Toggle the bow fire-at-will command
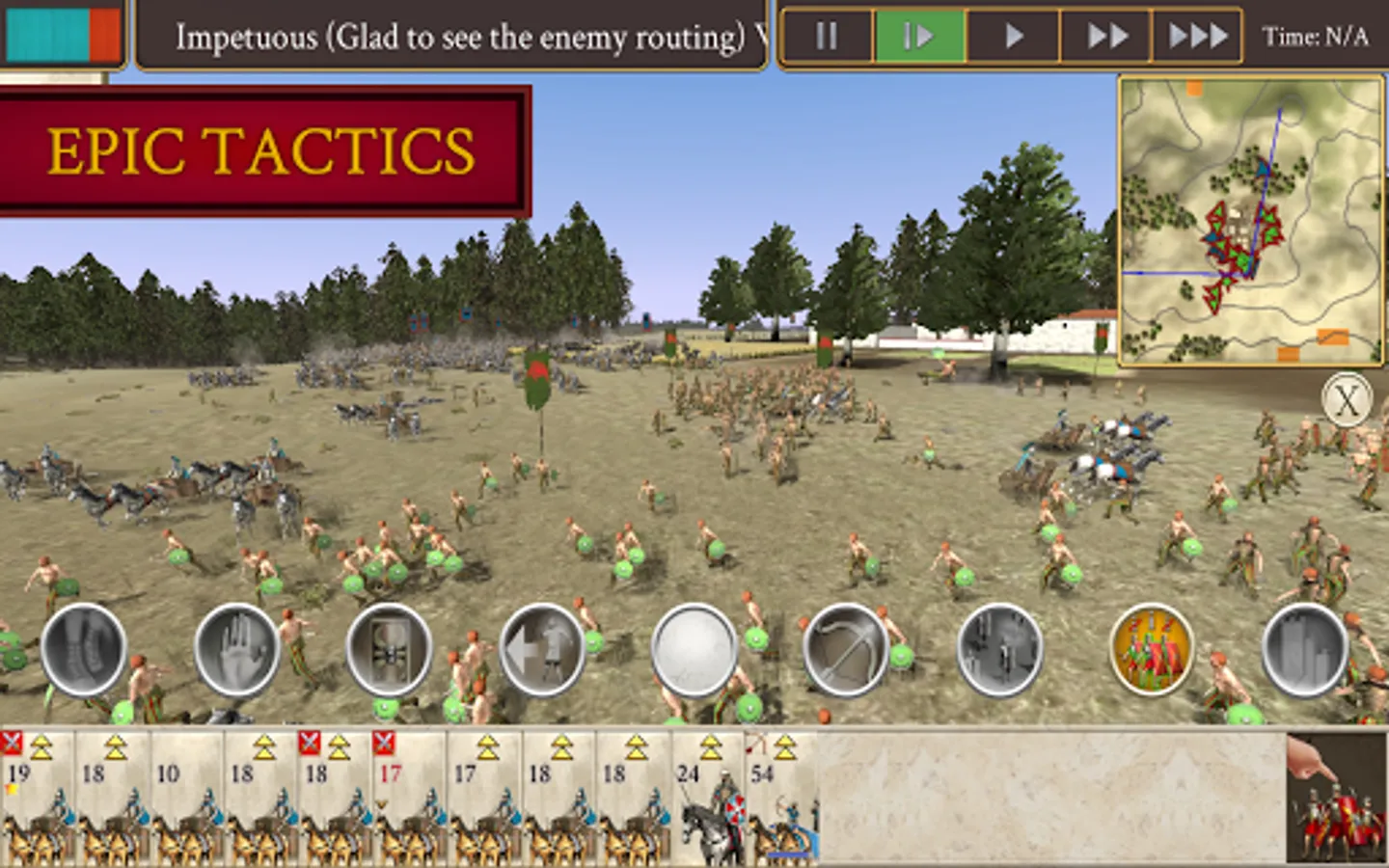The width and height of the screenshot is (1389, 868). pos(846,649)
